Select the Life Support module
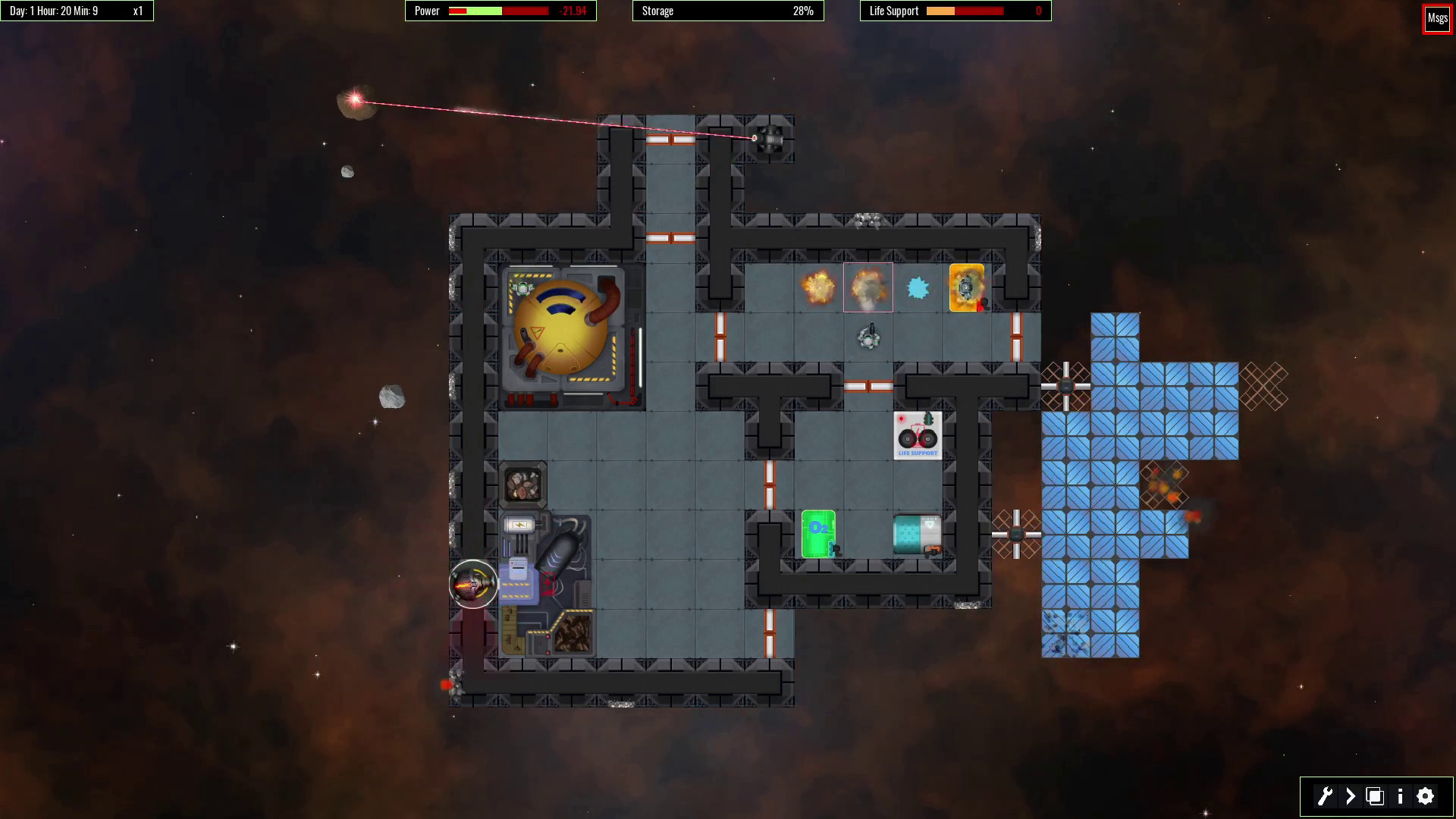 tap(918, 434)
